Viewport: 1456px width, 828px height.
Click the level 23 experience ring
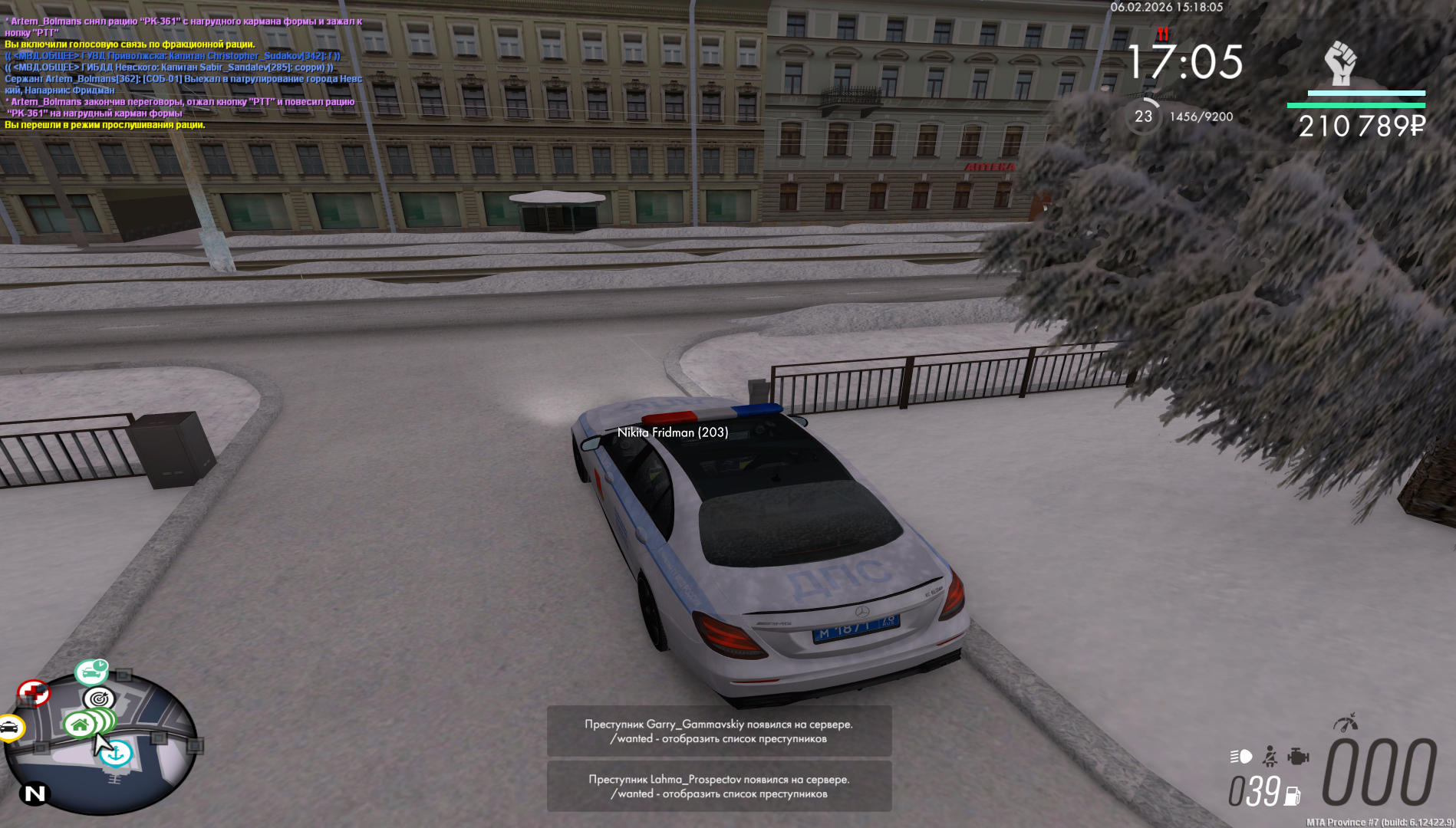point(1143,117)
